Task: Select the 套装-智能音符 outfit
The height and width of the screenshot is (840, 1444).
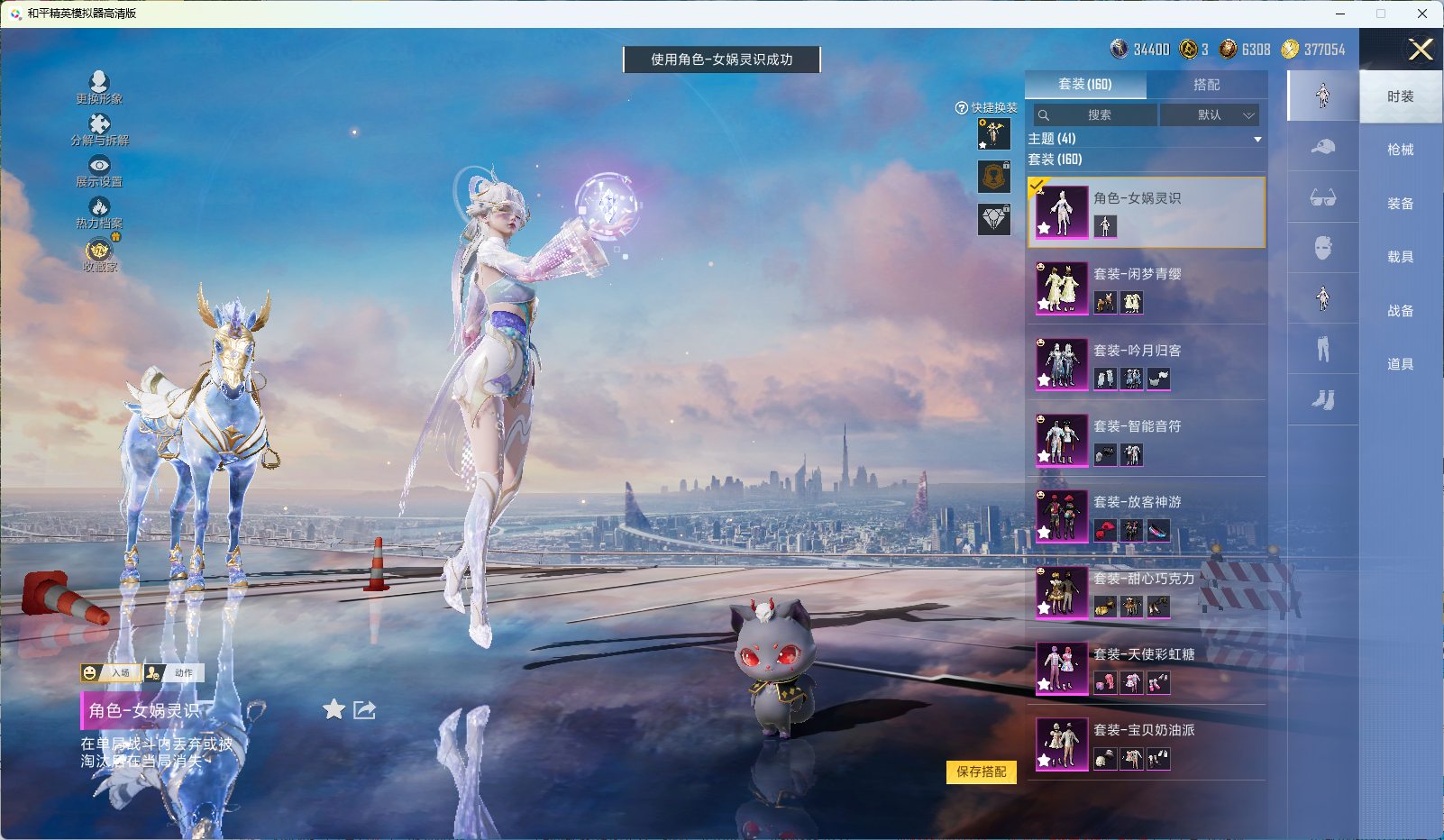Action: point(1146,440)
